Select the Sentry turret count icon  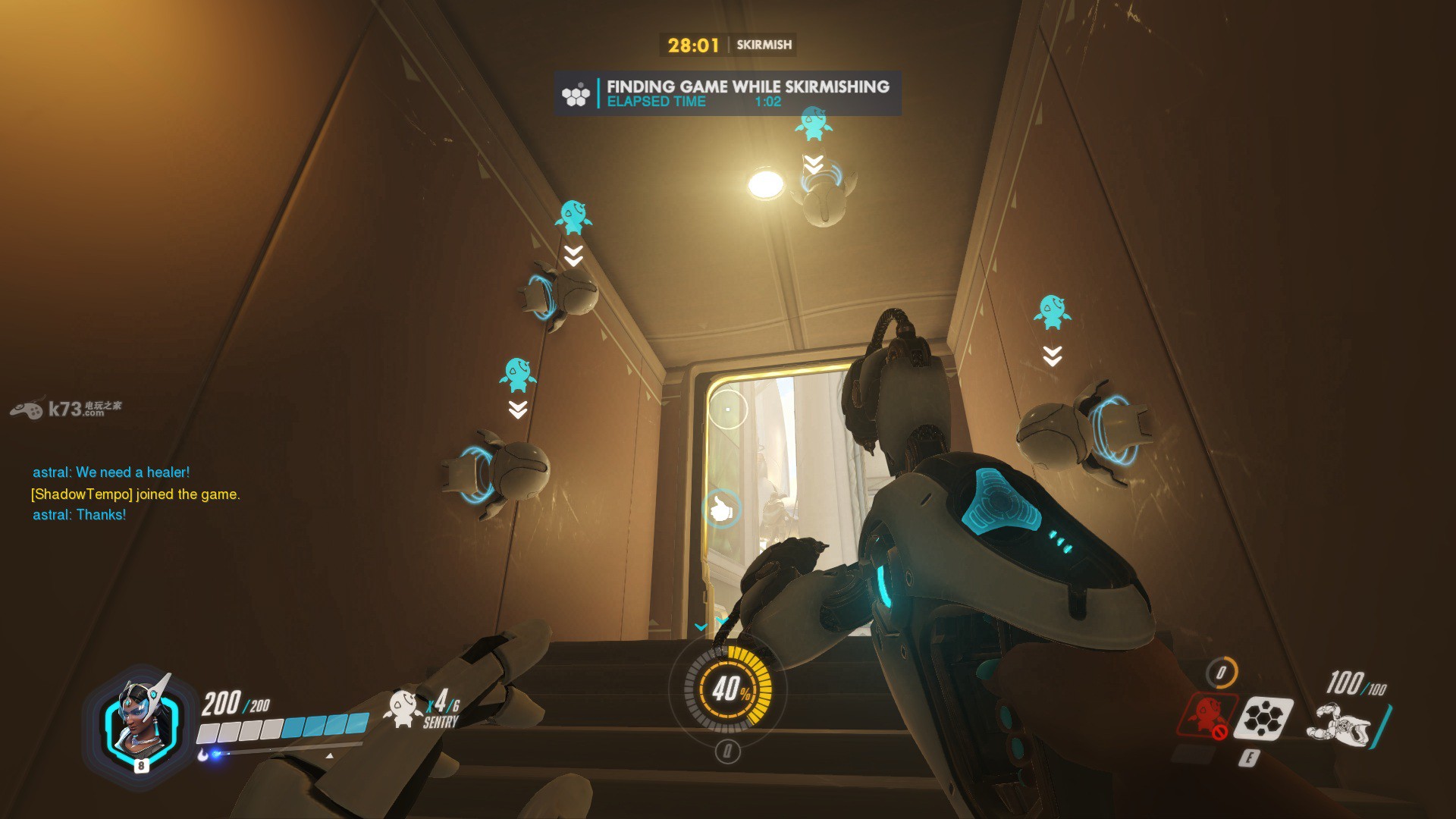pos(403,708)
